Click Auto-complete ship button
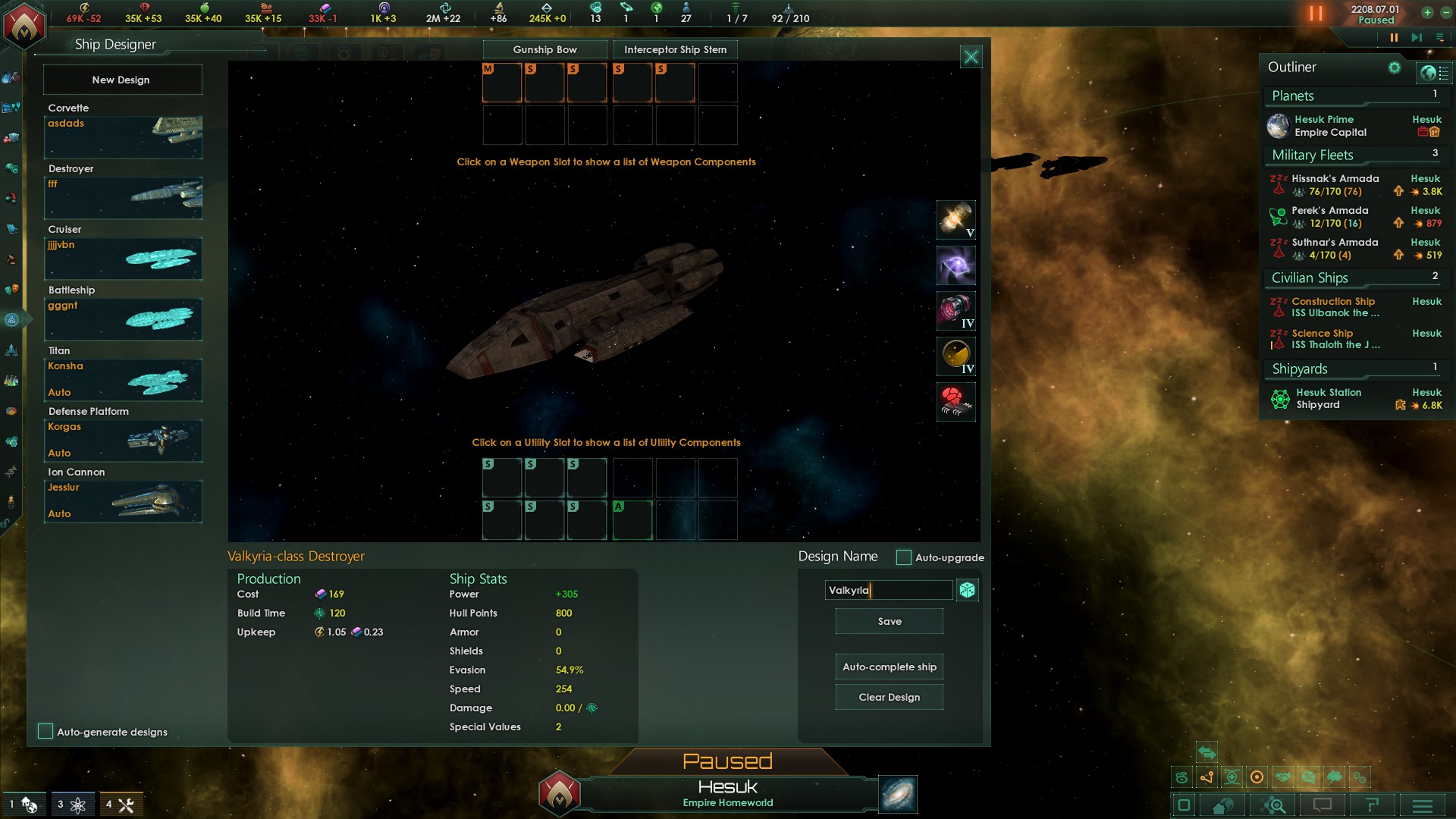 point(889,667)
